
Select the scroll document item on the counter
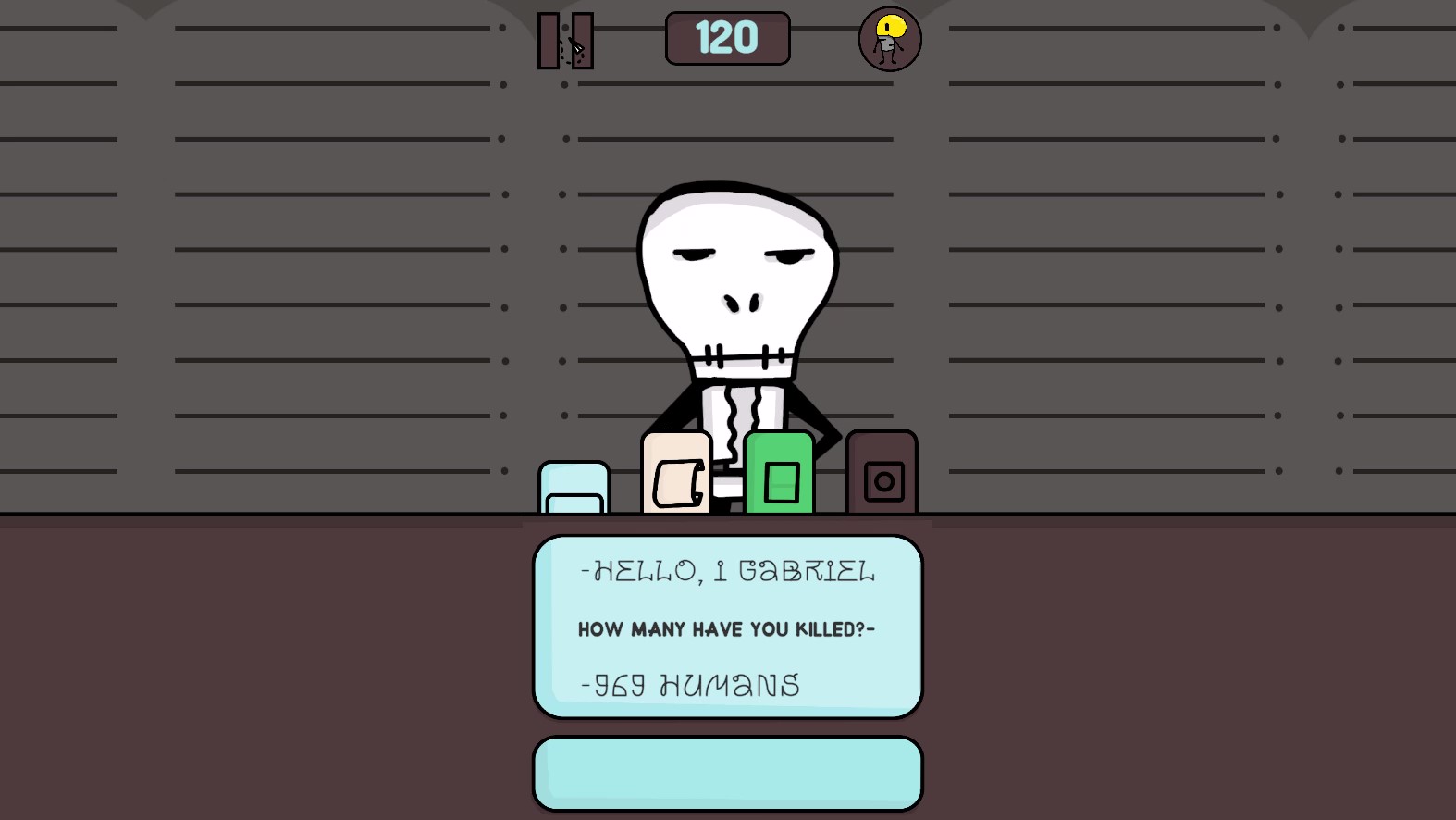[675, 472]
